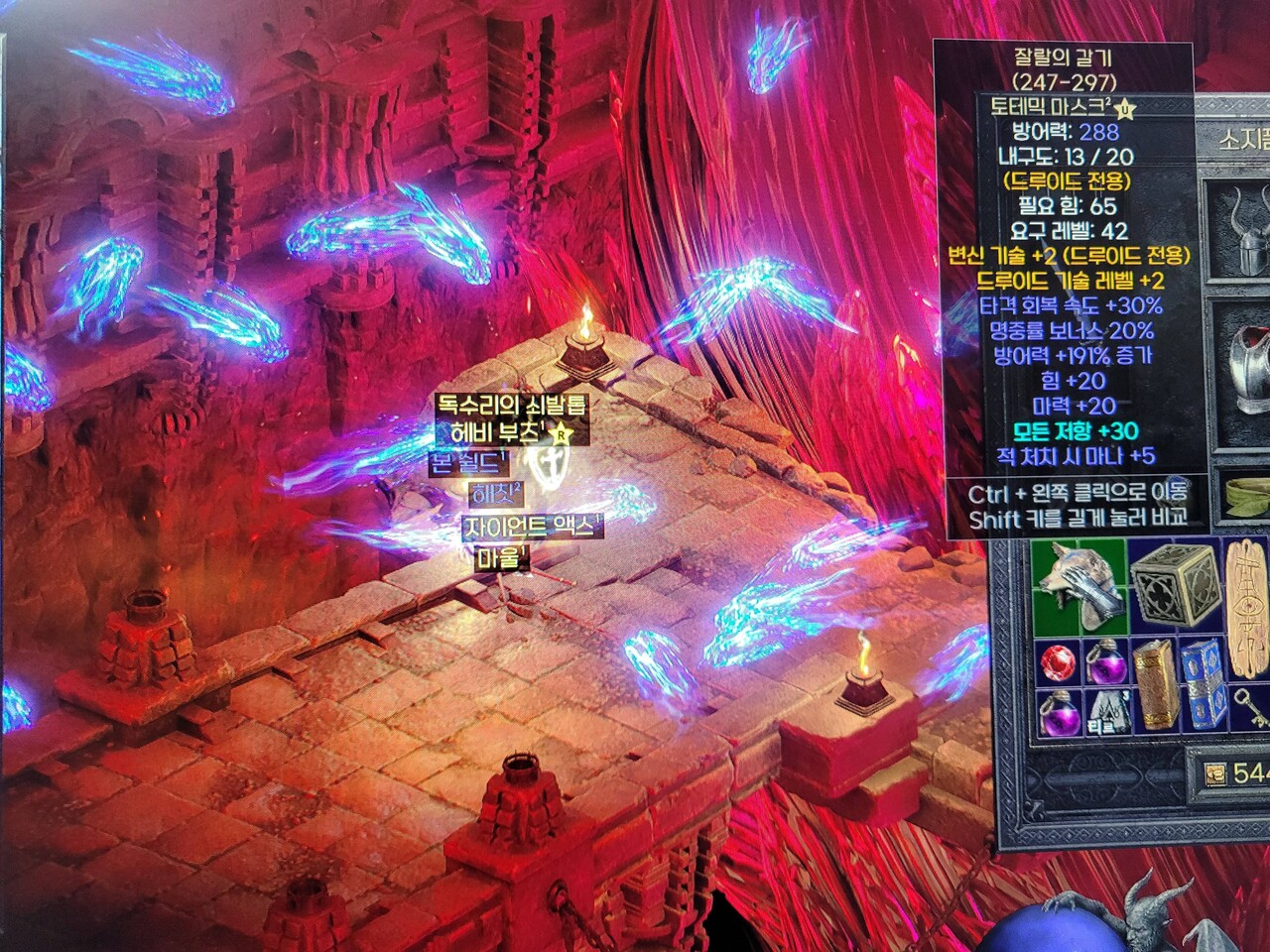Select the equipped plate body armor
Viewport: 1270px width, 952px height.
tap(1243, 369)
